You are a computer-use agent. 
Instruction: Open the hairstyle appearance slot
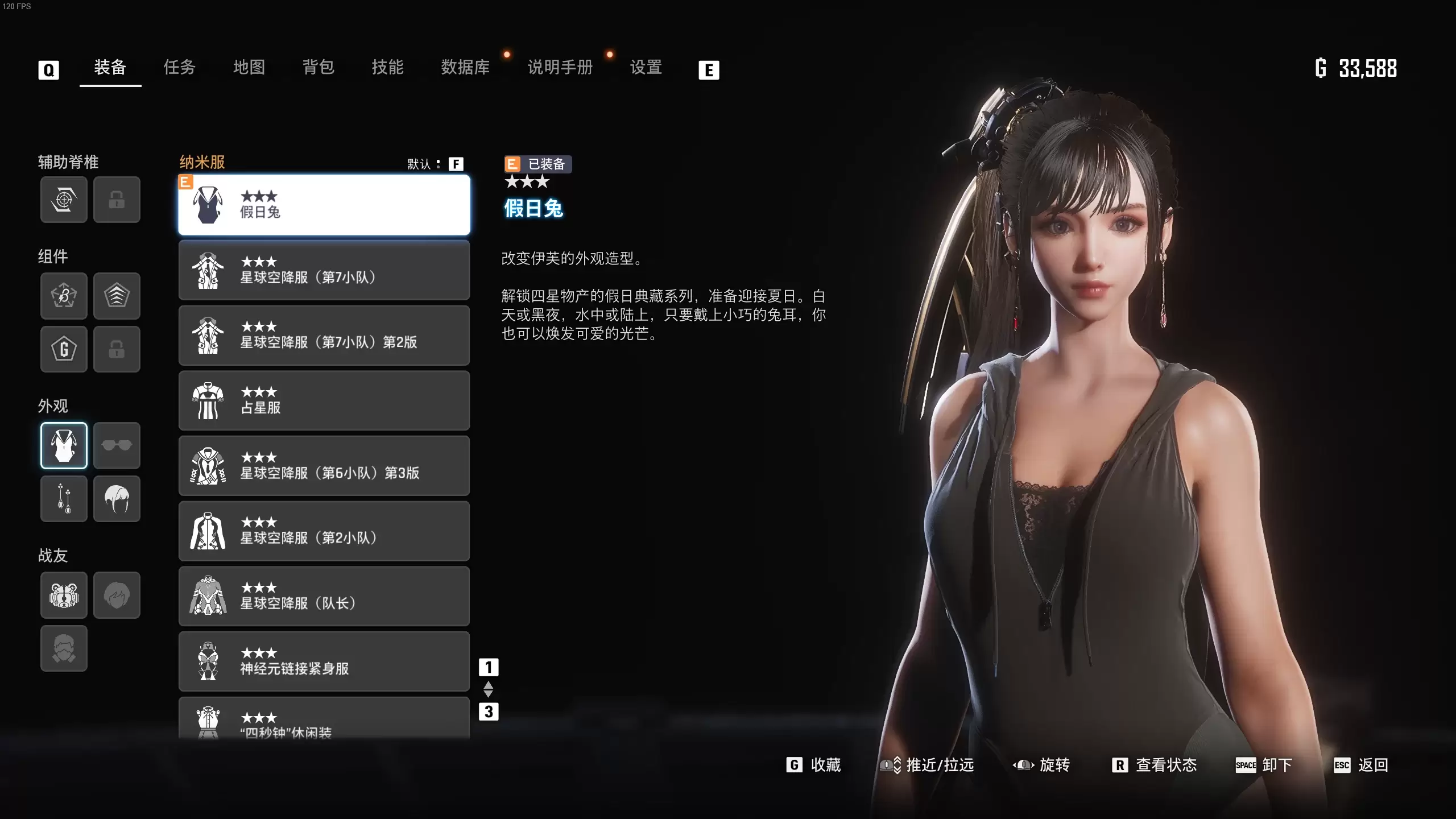pyautogui.click(x=117, y=499)
